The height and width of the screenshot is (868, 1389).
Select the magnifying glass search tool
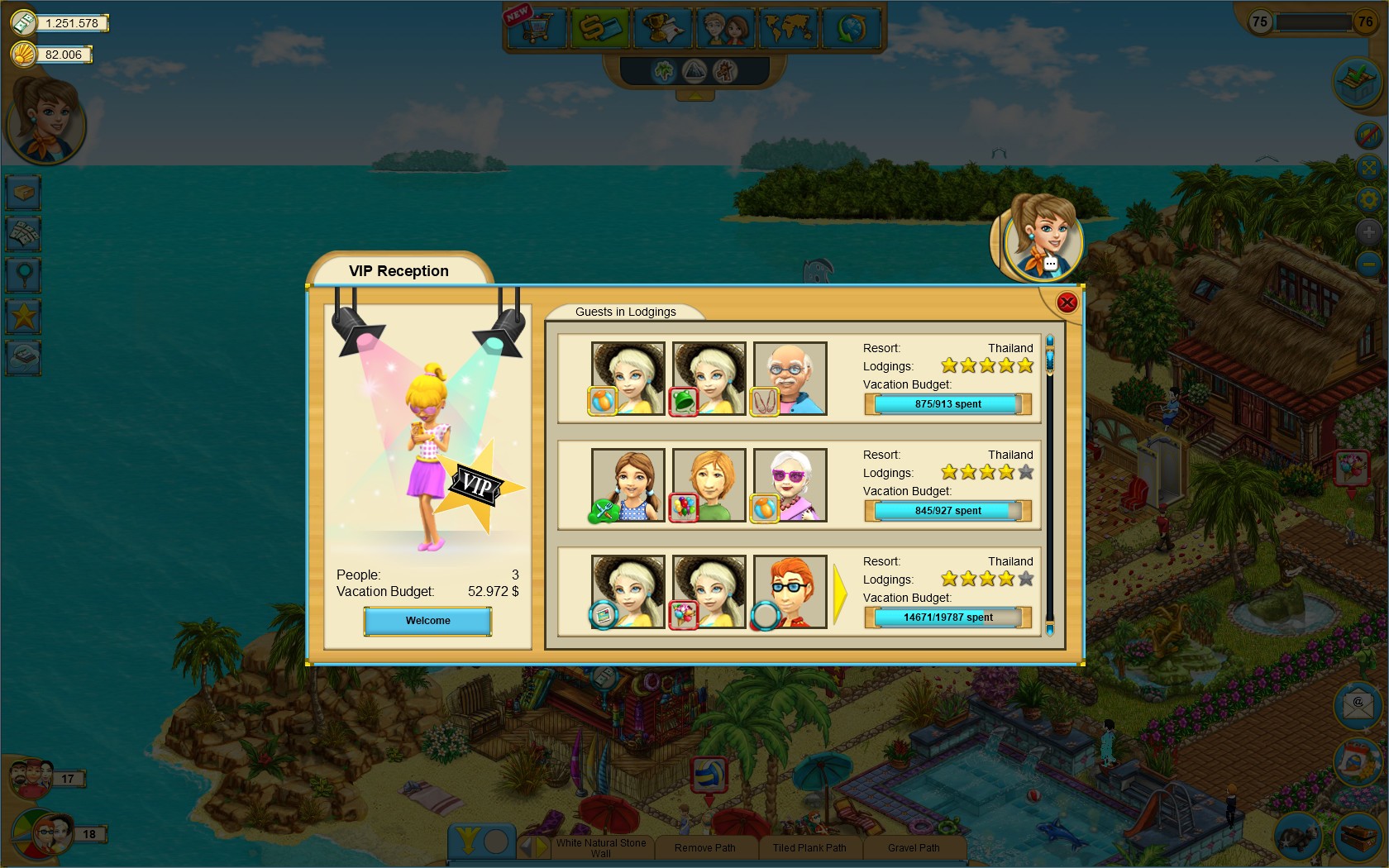point(22,274)
